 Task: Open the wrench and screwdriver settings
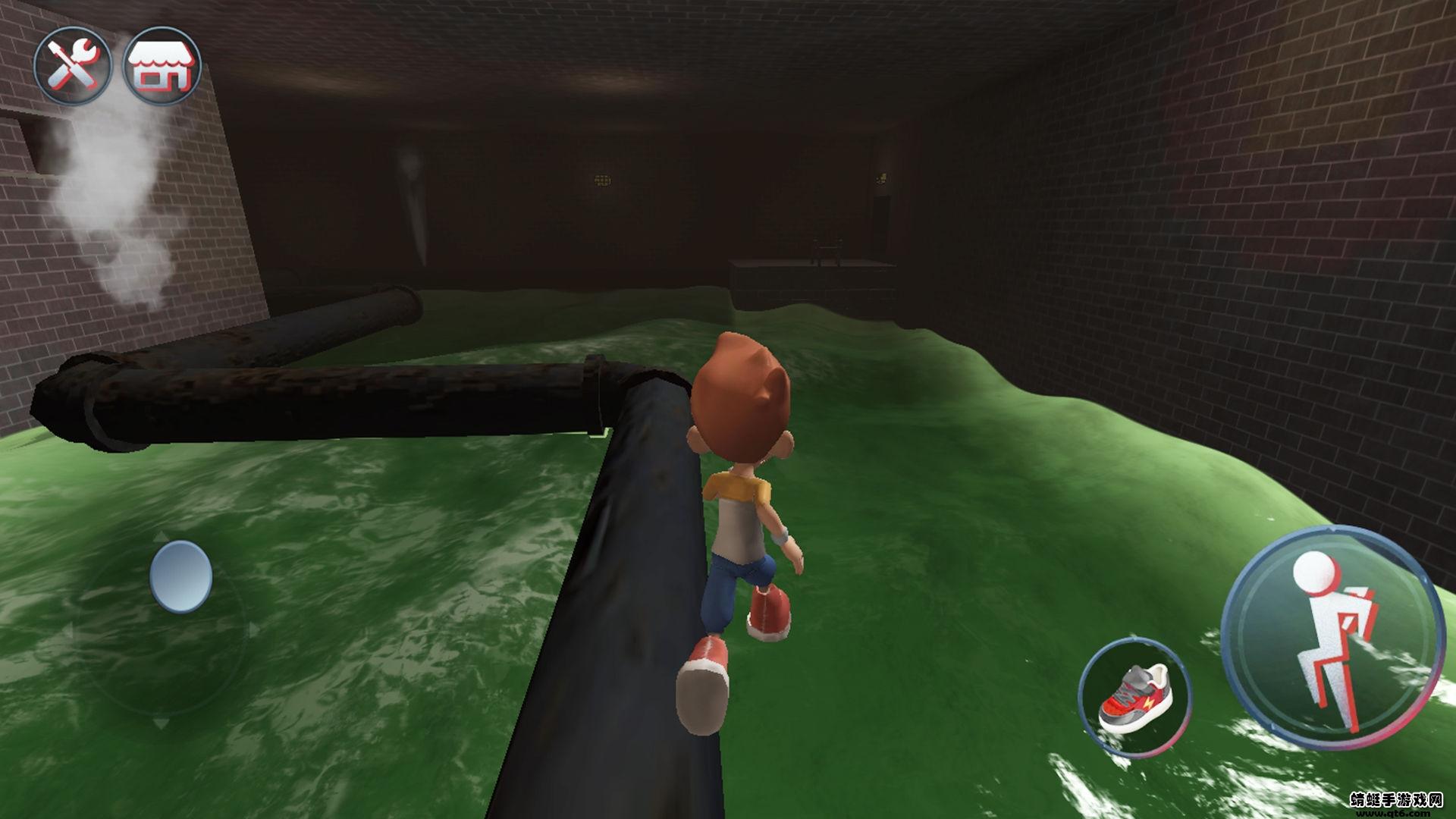[x=72, y=65]
